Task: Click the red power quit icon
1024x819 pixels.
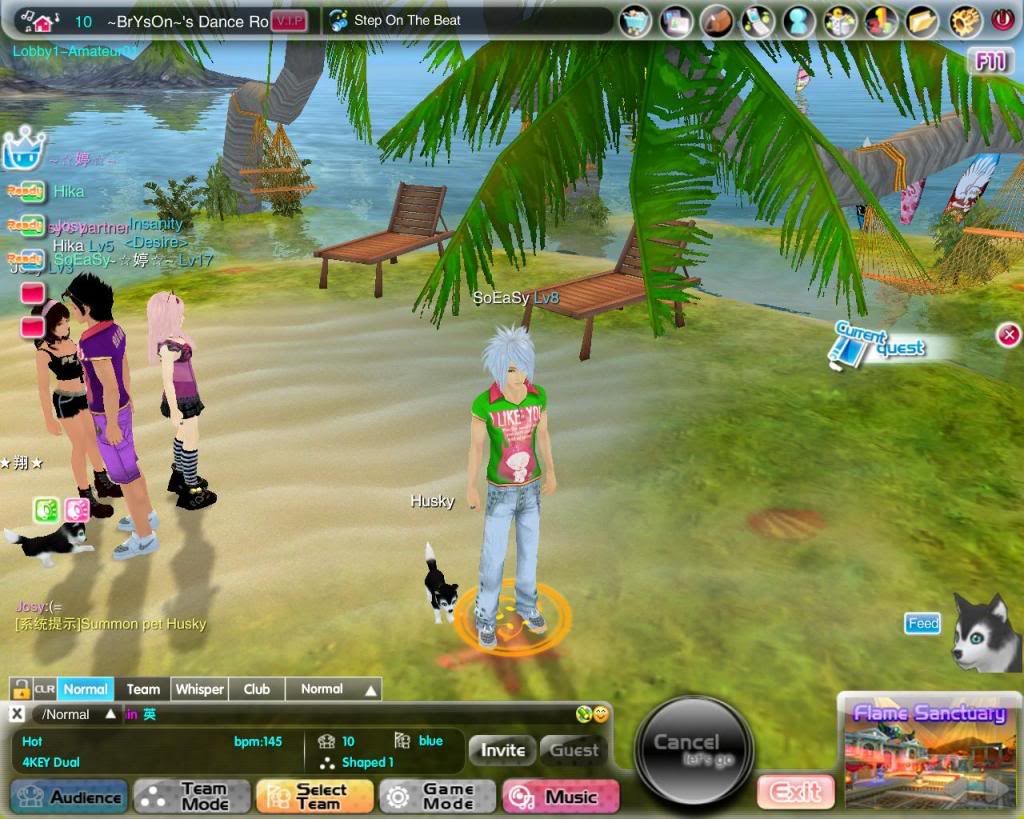Action: point(1002,20)
